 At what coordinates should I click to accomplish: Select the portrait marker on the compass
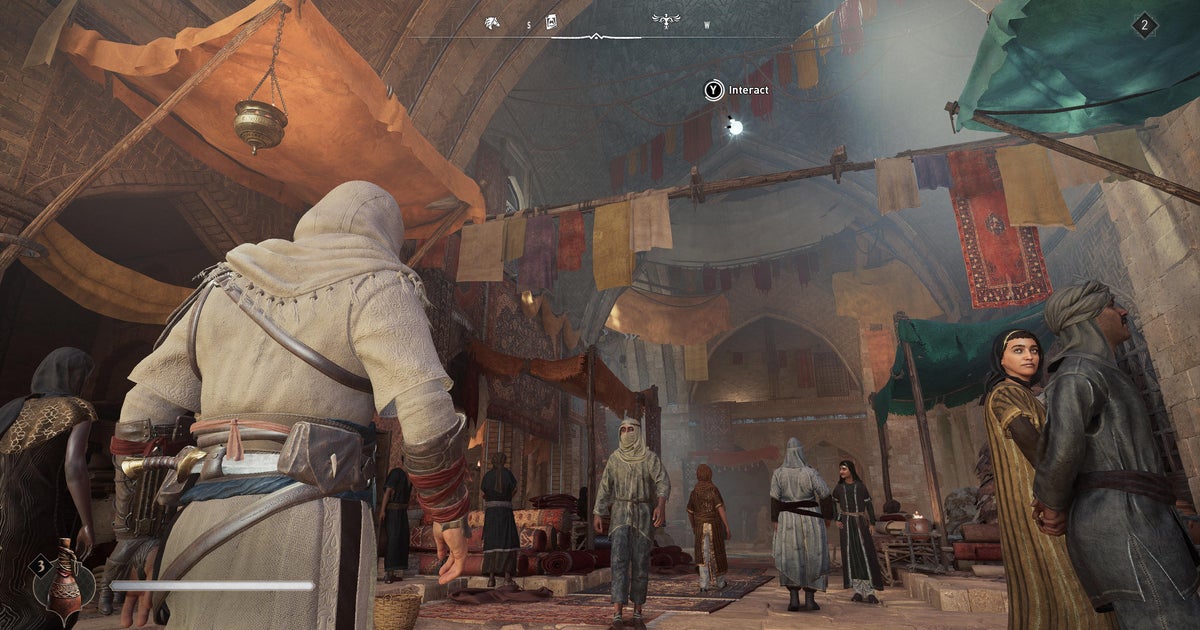(551, 22)
